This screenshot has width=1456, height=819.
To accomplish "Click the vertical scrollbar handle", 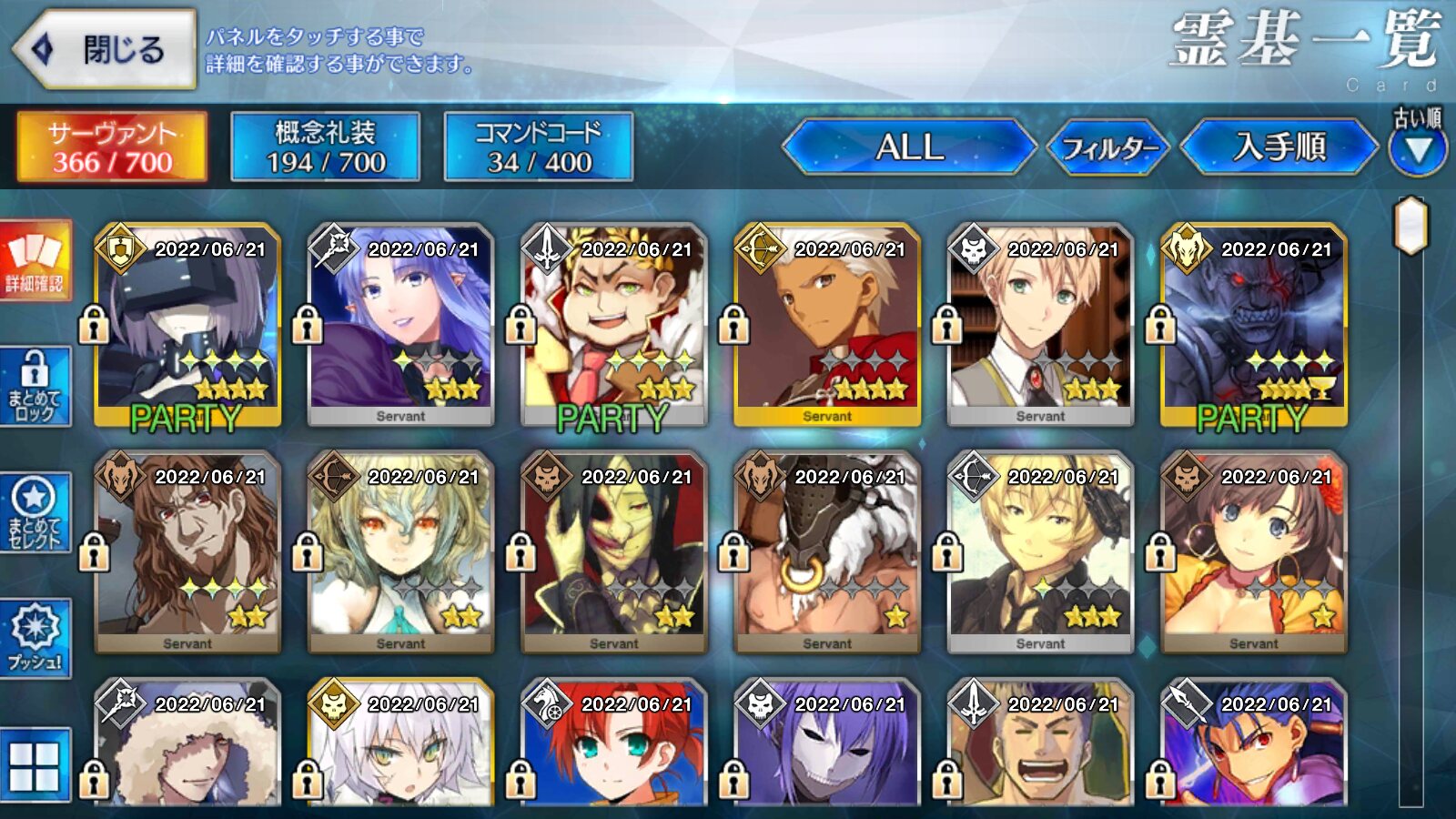I will point(1410,226).
